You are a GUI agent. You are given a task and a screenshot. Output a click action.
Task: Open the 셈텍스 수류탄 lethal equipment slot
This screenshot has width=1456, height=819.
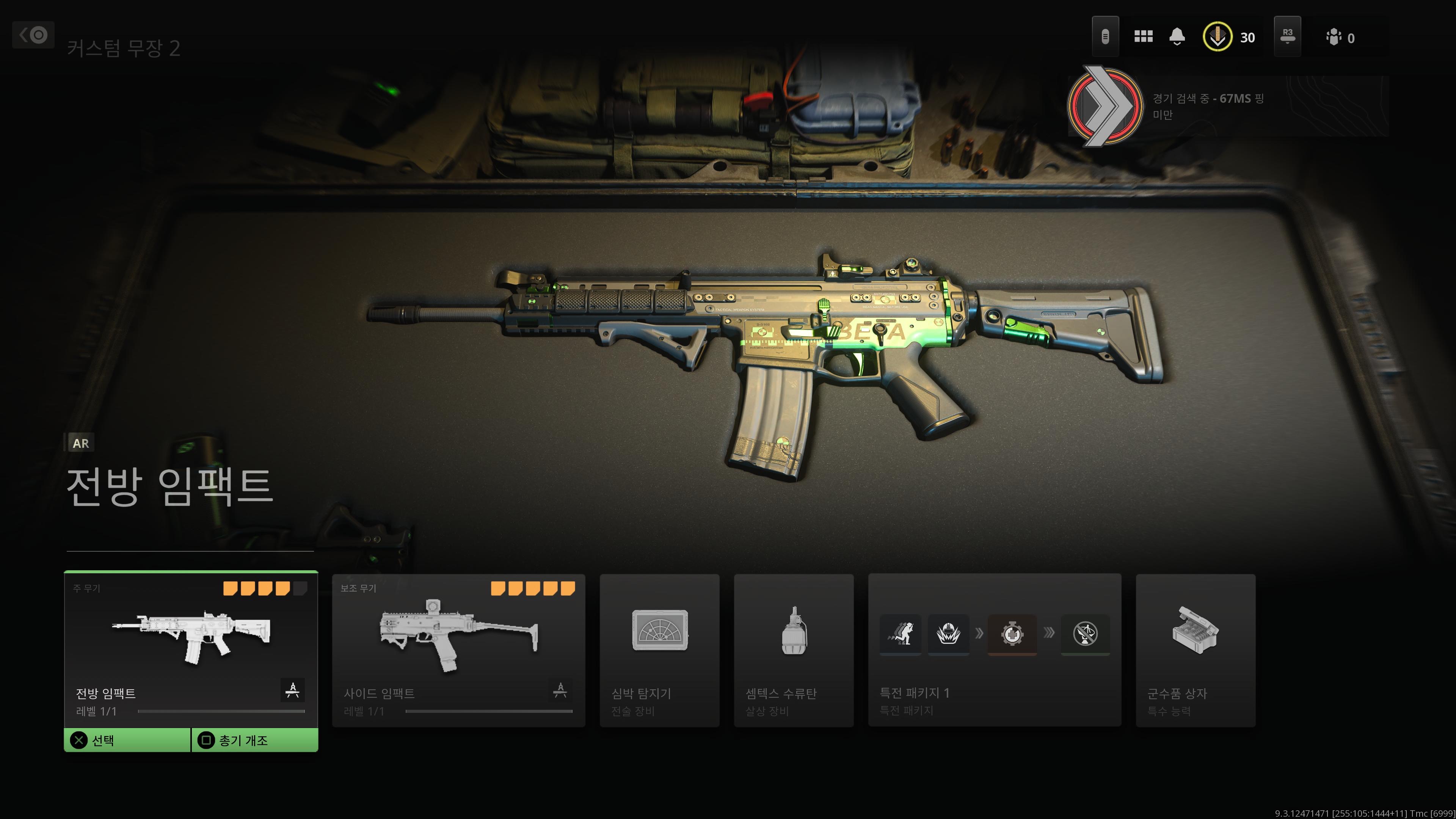[x=794, y=650]
